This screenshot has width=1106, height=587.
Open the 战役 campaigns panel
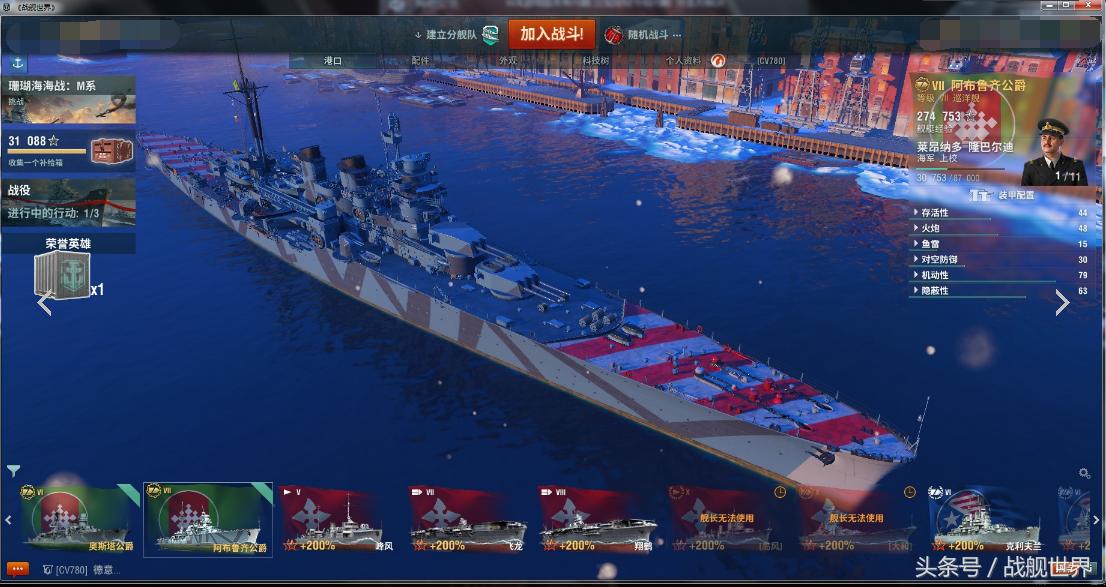tap(68, 202)
